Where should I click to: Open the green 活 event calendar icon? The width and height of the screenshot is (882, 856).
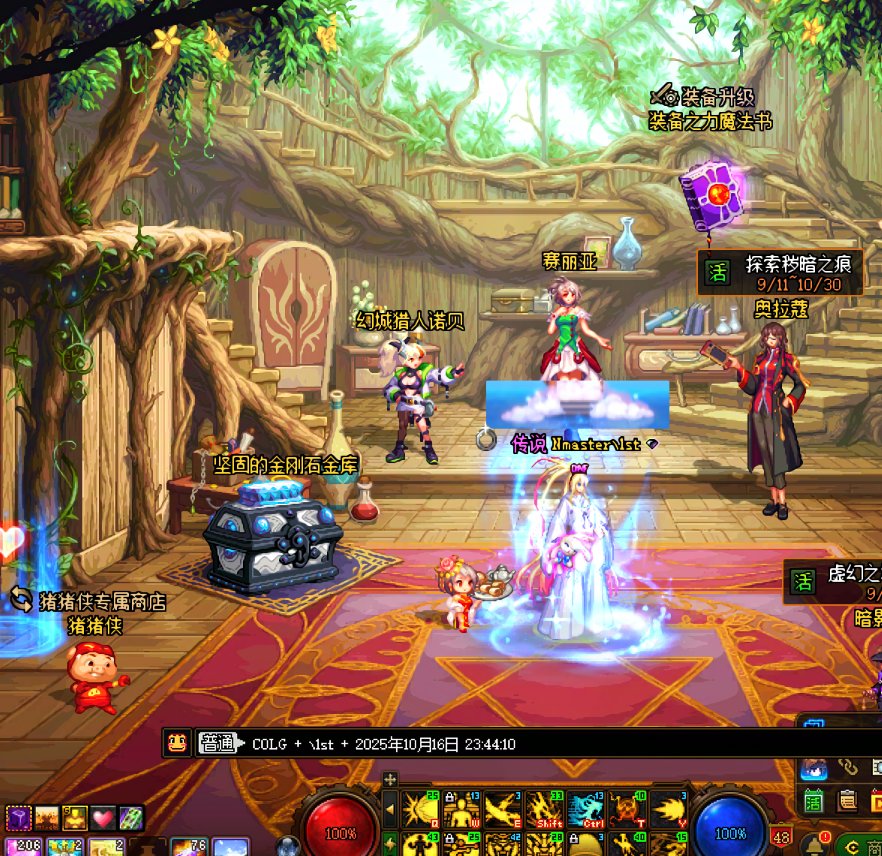pyautogui.click(x=814, y=799)
